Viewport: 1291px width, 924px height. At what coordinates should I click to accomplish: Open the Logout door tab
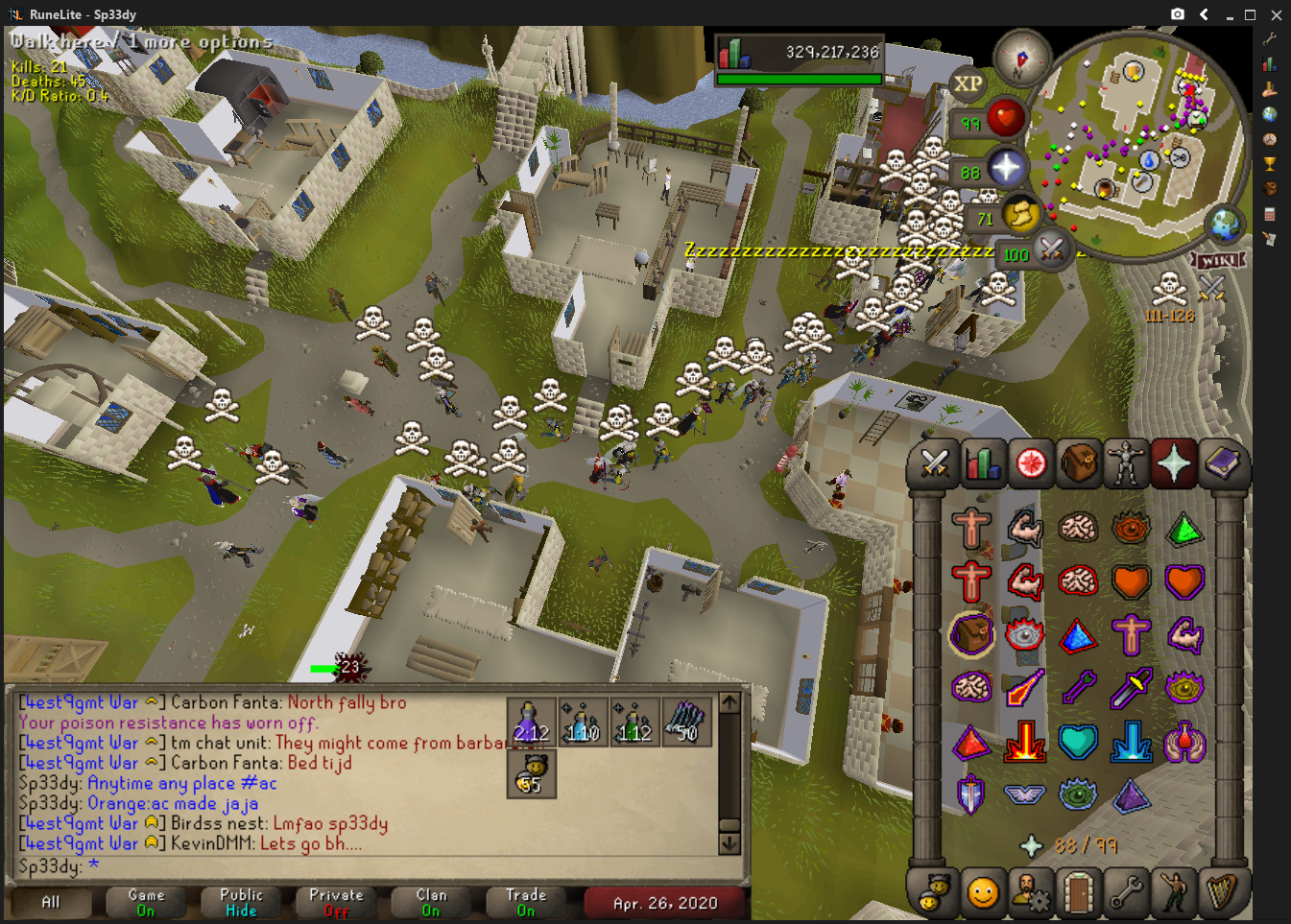click(x=1078, y=893)
